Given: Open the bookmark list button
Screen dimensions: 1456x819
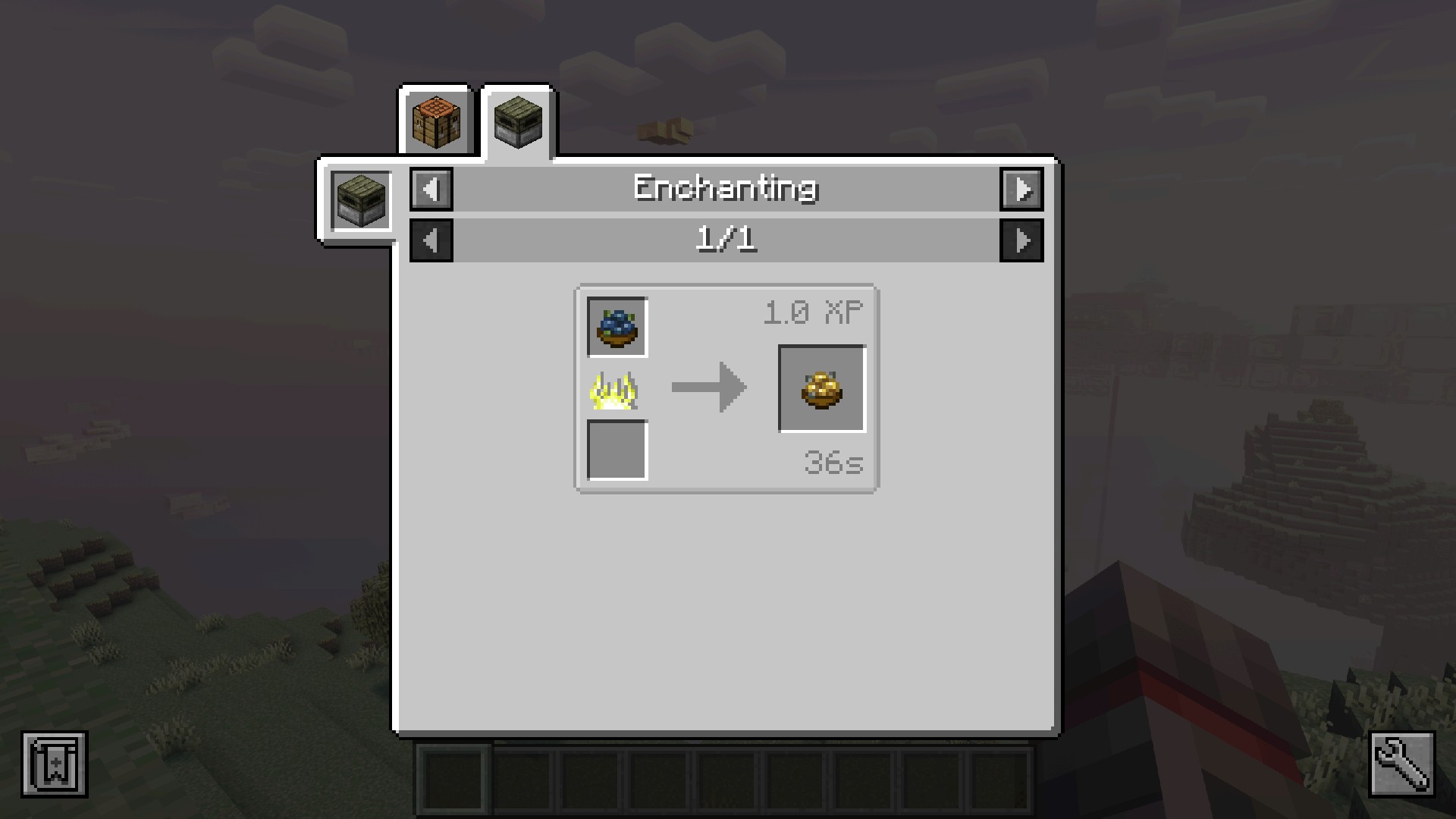Looking at the screenshot, I should [55, 764].
